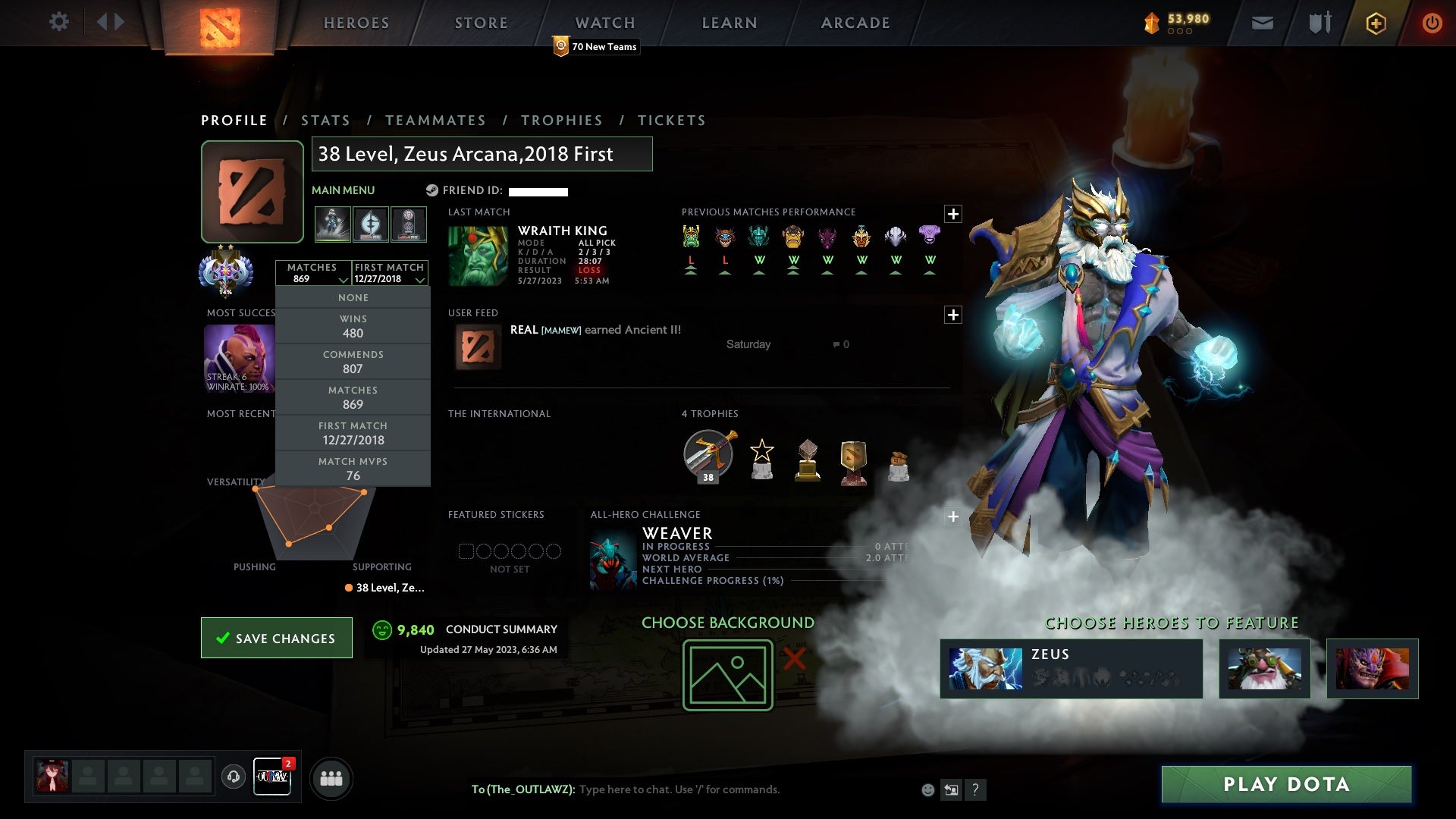Open the Trophies tab
This screenshot has width=1456, height=819.
coord(561,121)
